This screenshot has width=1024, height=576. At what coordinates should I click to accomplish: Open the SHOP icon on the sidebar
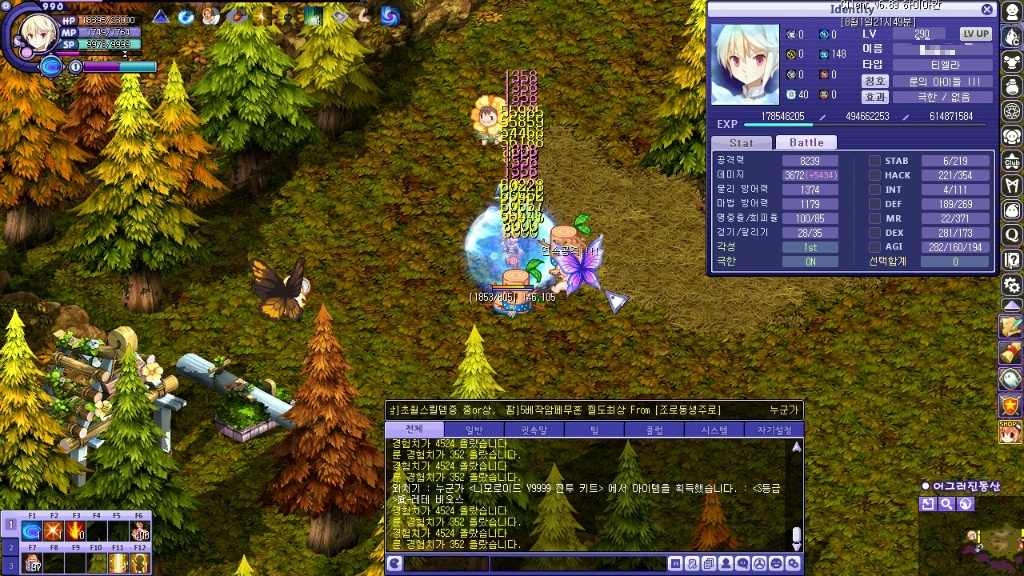coord(1010,432)
